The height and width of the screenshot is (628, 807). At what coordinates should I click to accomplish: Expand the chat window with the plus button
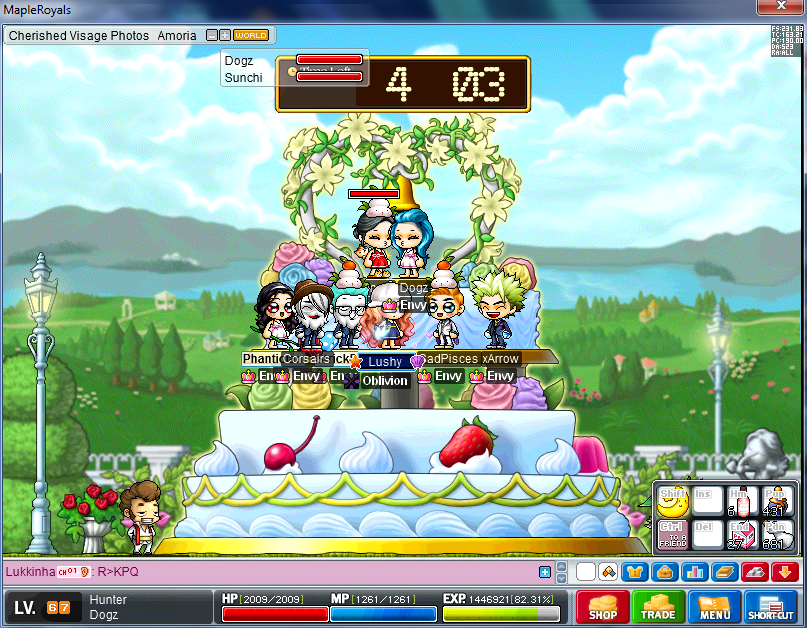(545, 572)
